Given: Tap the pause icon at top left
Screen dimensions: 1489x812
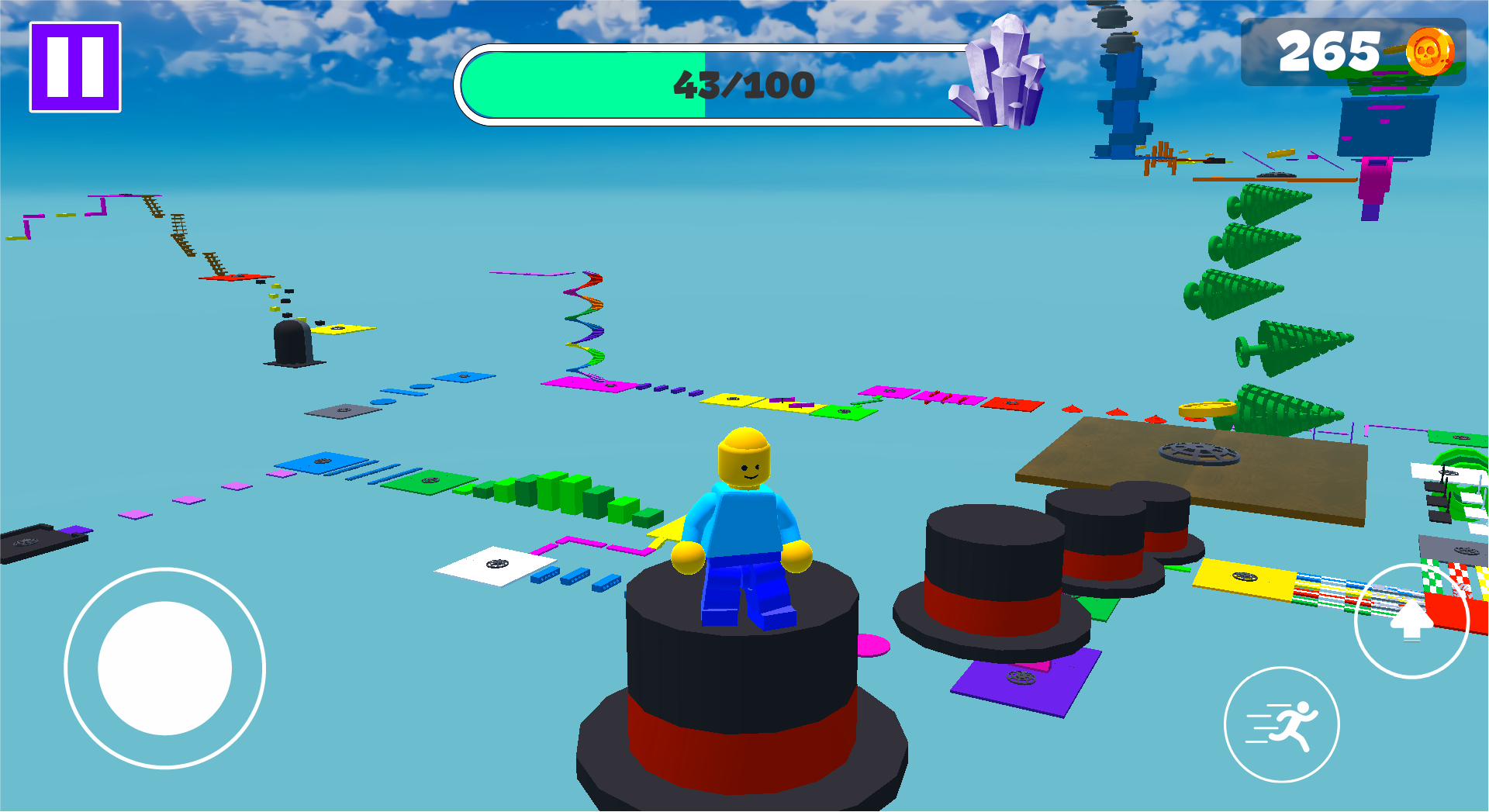Looking at the screenshot, I should tap(74, 65).
